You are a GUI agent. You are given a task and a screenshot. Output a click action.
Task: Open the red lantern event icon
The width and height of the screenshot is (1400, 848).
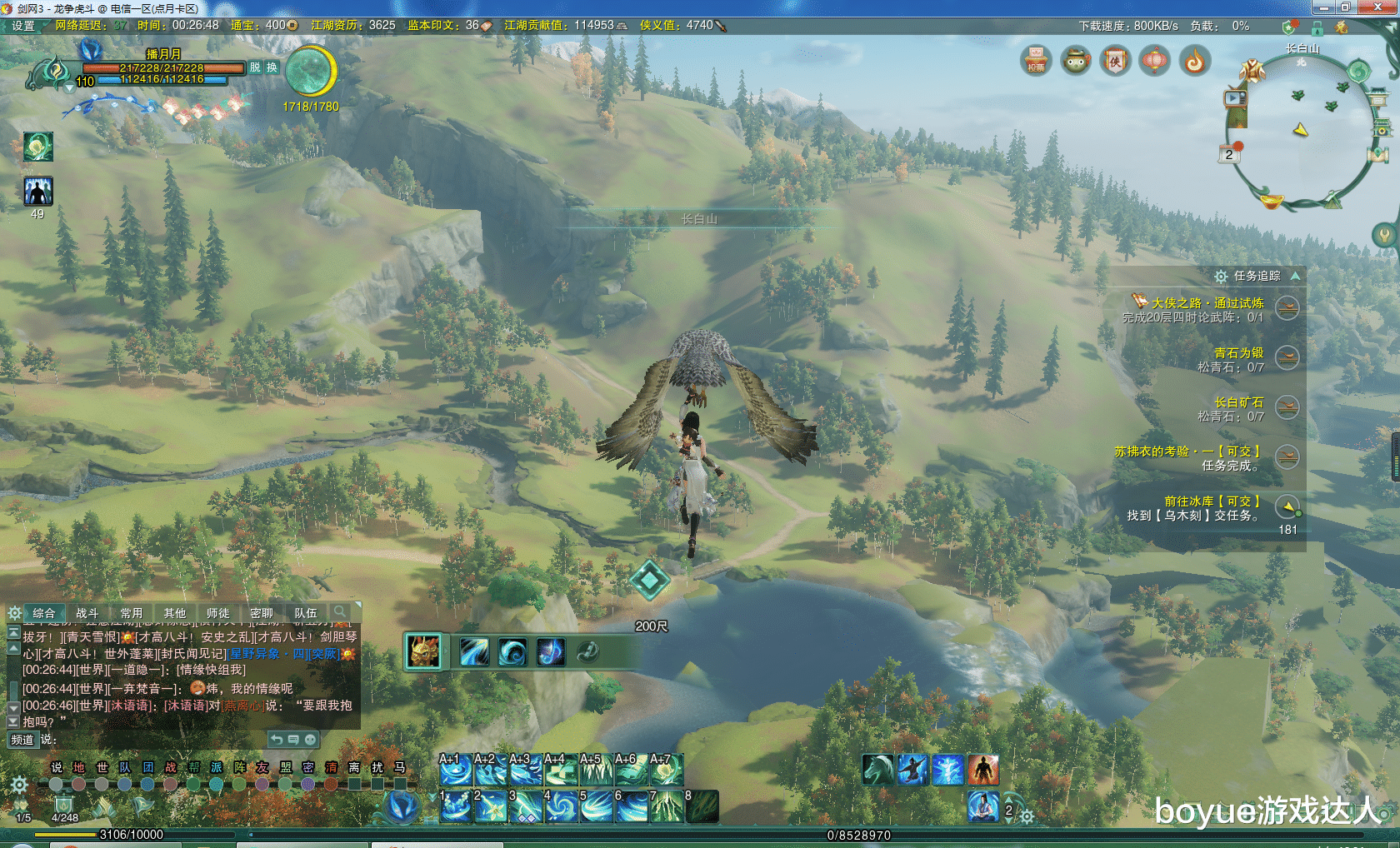point(1154,61)
